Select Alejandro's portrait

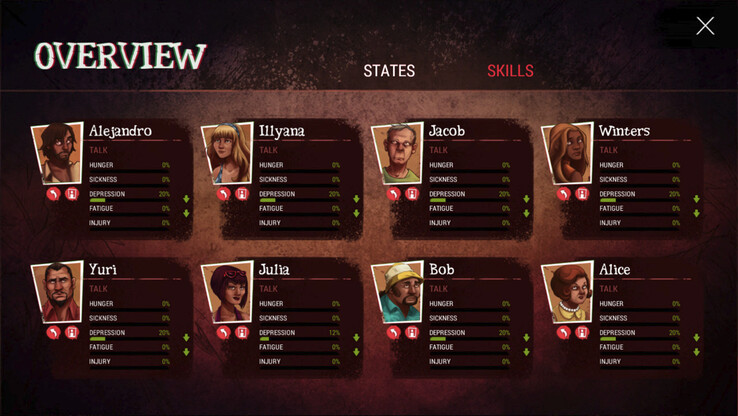coord(56,153)
